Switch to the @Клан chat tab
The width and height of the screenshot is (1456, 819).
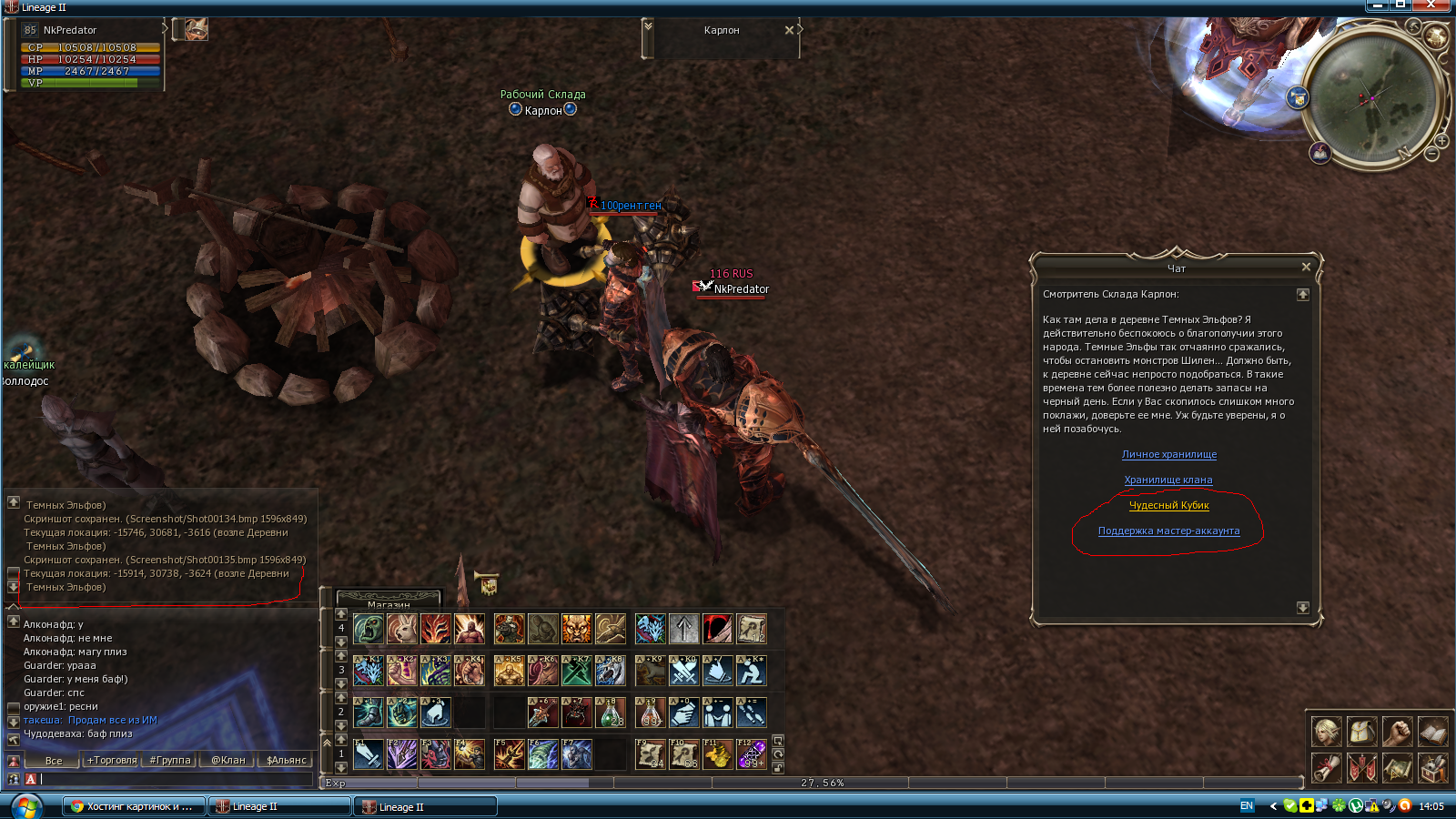click(227, 760)
